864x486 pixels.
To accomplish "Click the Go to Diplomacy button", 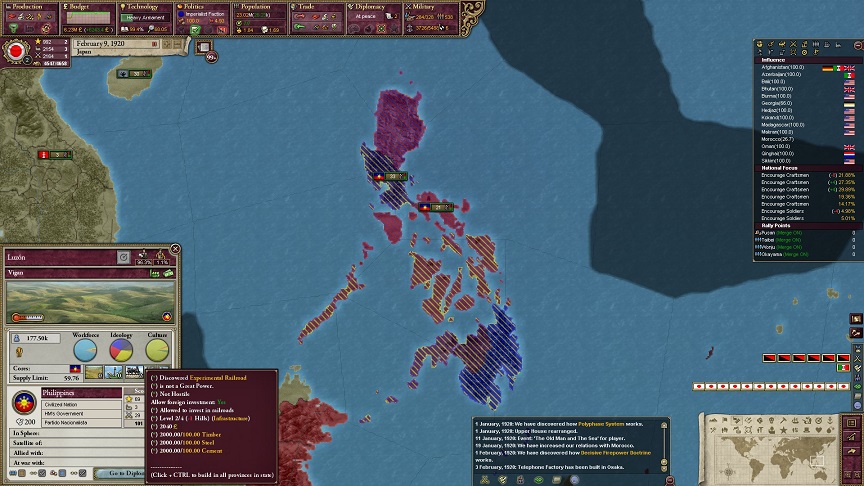I will pyautogui.click(x=127, y=473).
